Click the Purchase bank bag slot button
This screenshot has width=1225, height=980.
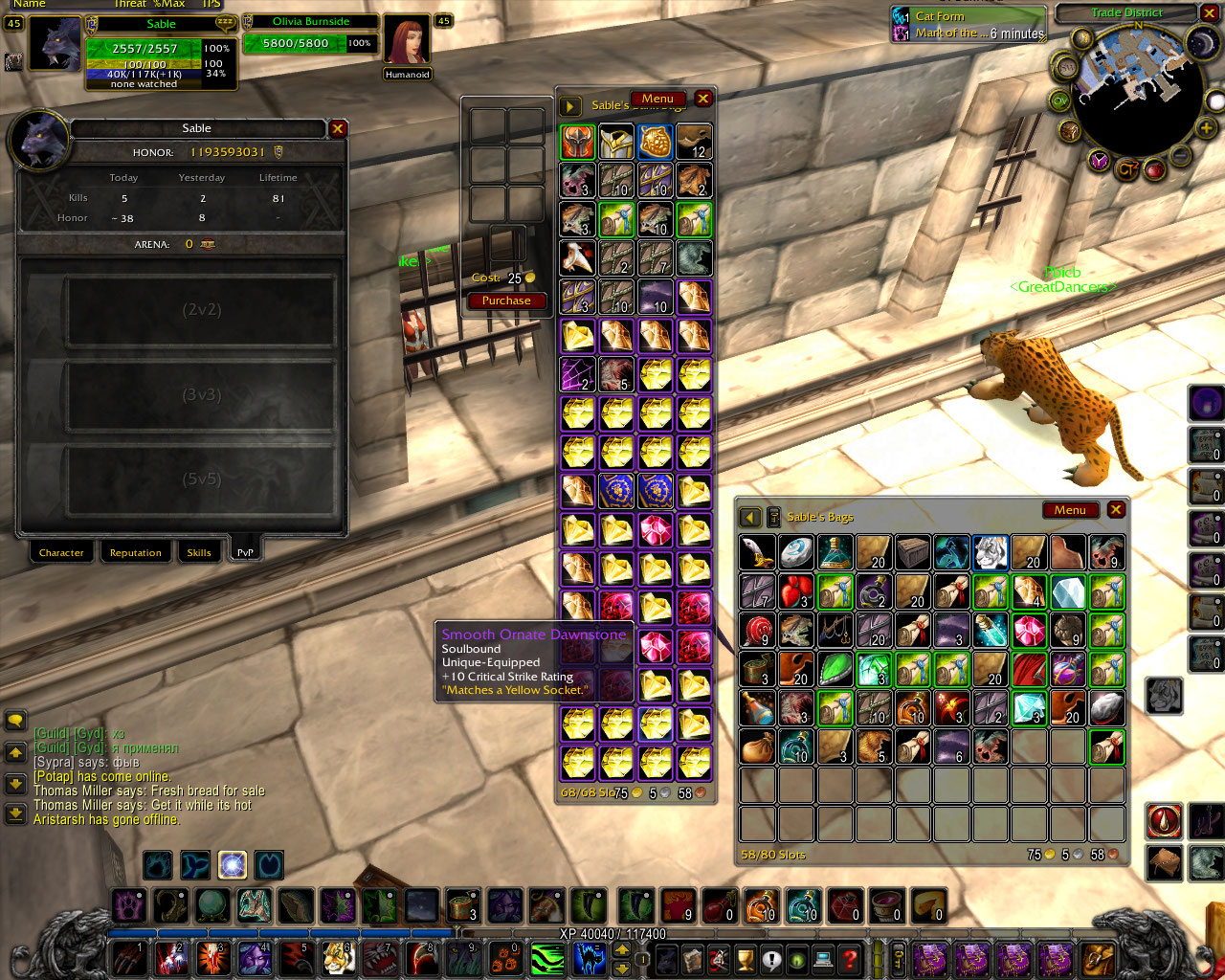pos(506,301)
